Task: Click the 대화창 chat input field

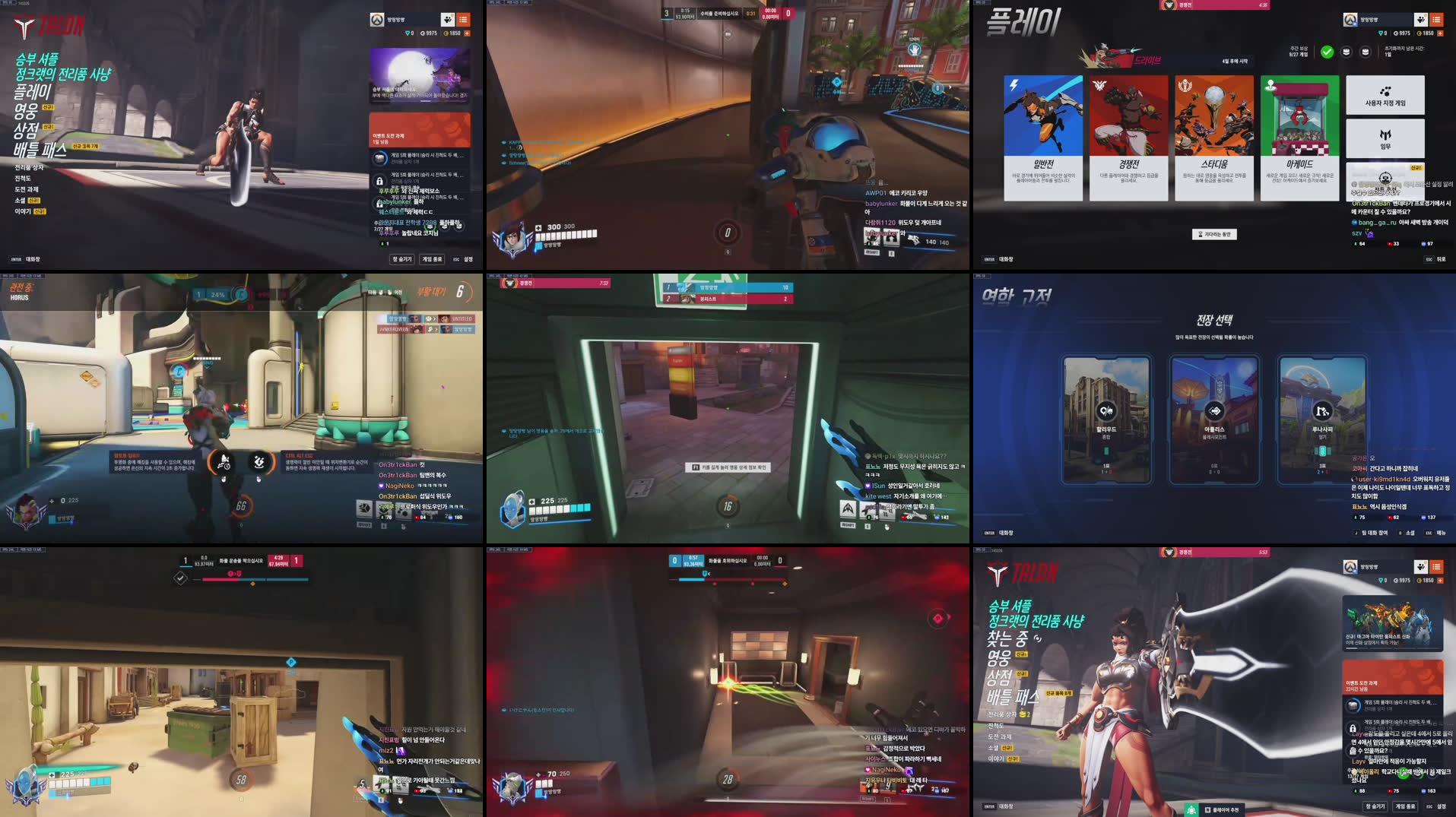Action: [x=1007, y=534]
